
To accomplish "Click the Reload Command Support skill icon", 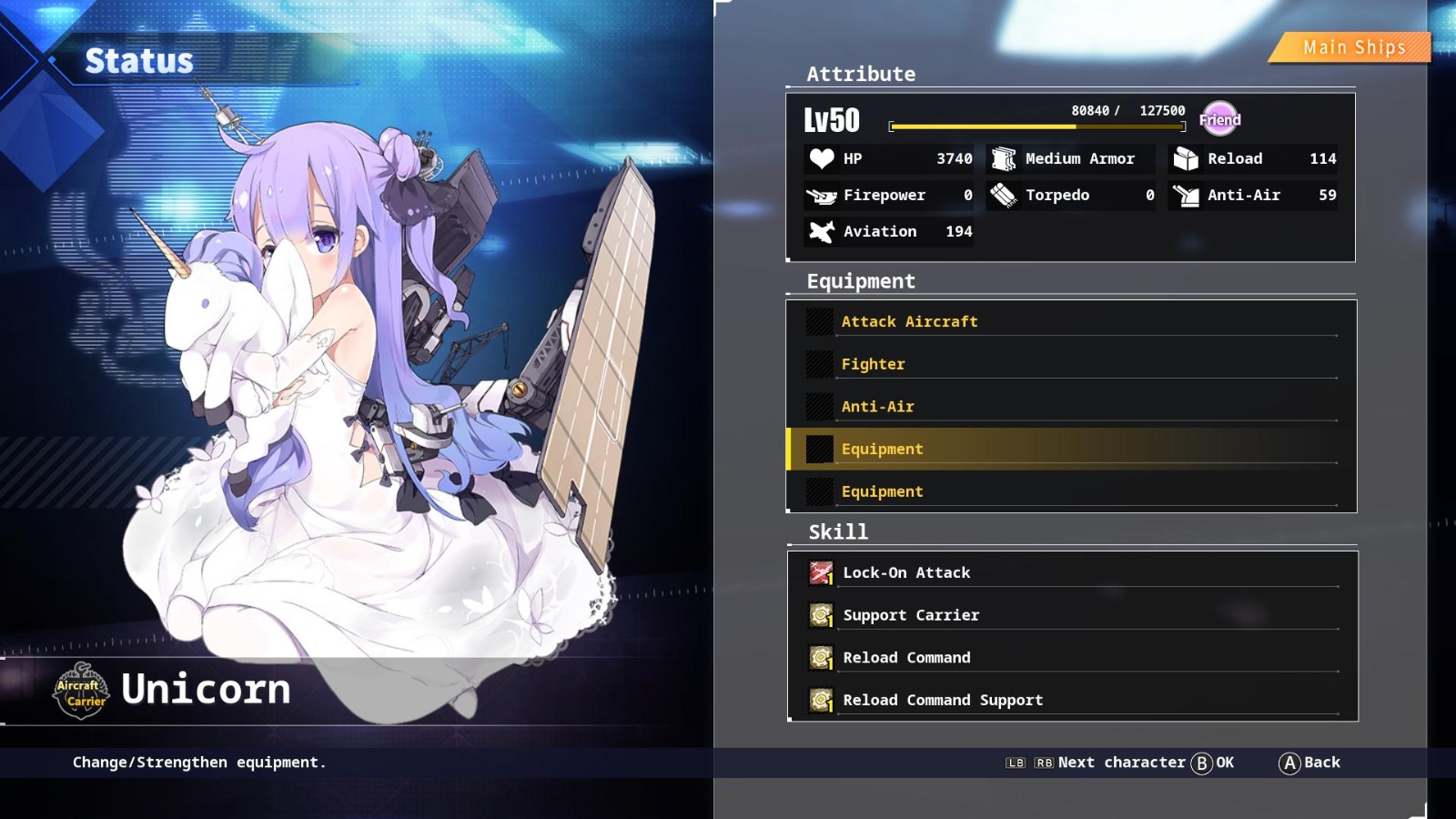I will [820, 700].
